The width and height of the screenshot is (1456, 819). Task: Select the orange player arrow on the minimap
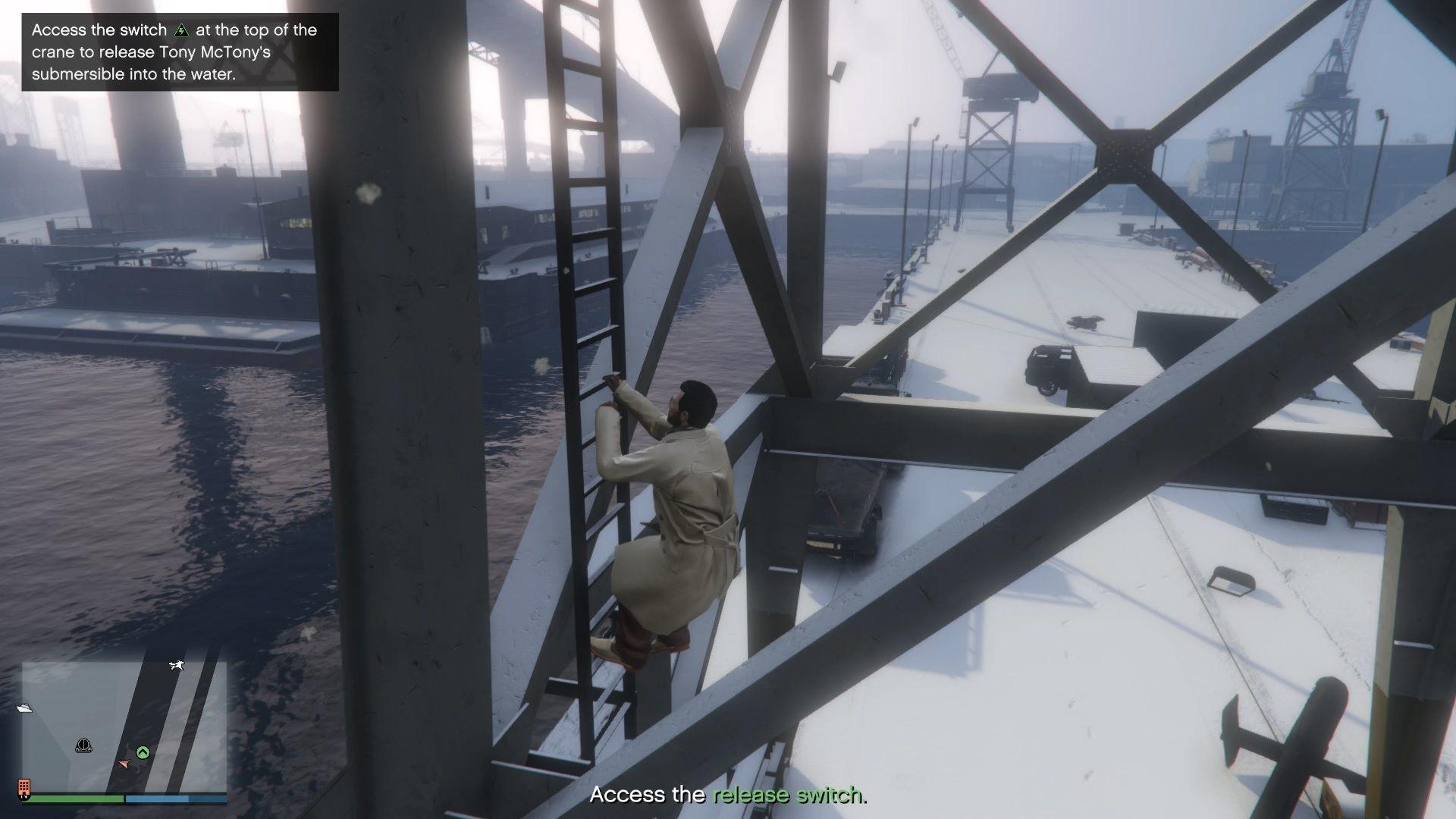tap(124, 764)
